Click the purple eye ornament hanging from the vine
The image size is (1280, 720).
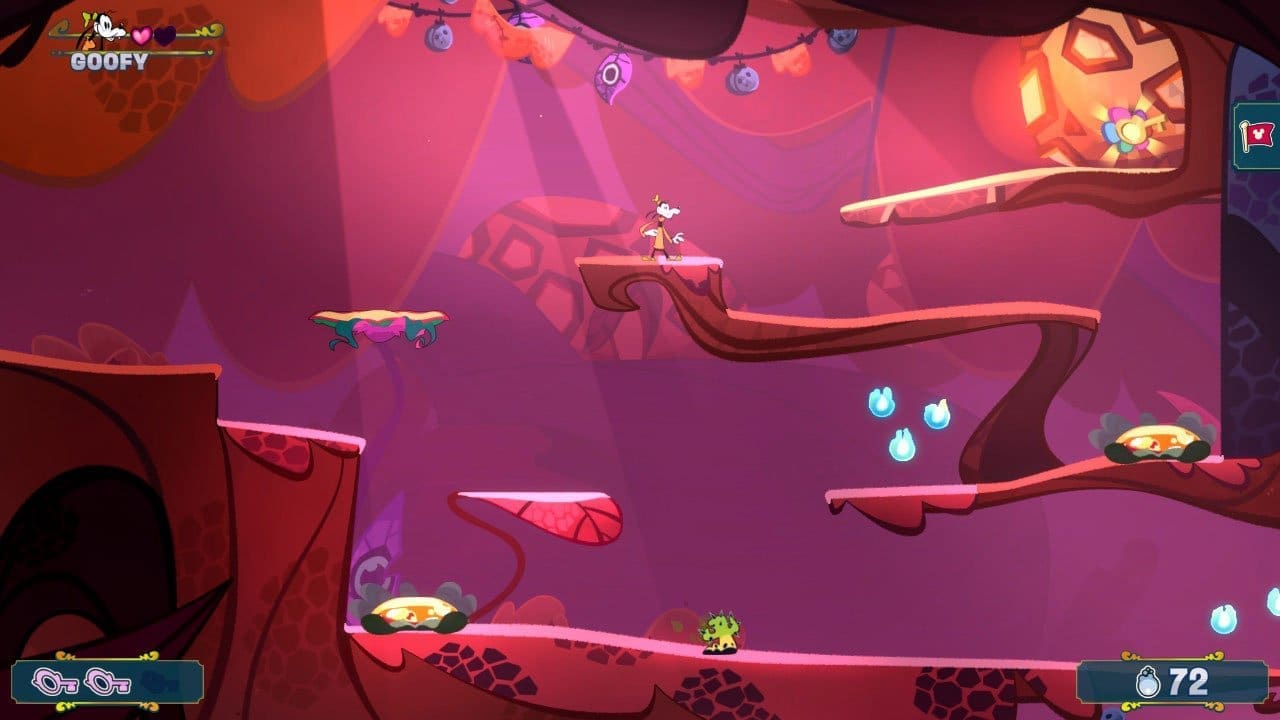tap(613, 73)
